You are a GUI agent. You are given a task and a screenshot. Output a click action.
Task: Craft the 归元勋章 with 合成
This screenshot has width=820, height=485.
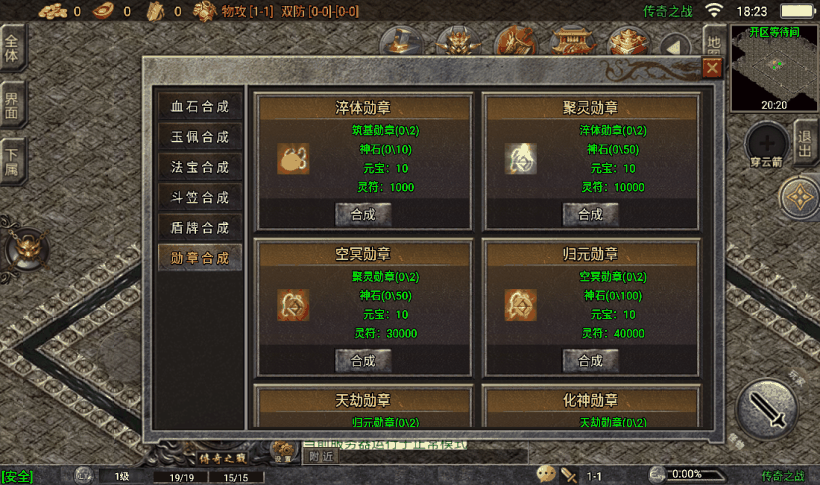(x=590, y=360)
